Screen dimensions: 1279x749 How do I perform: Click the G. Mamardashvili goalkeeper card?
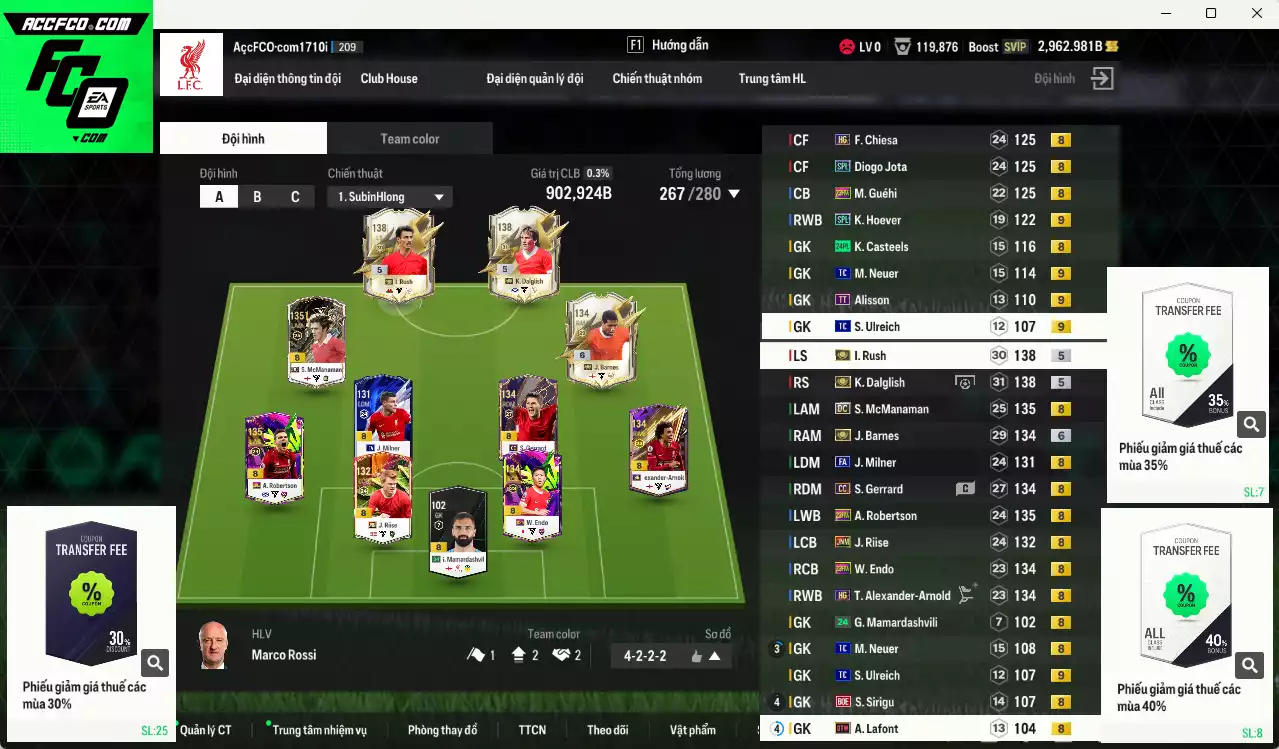tap(458, 530)
